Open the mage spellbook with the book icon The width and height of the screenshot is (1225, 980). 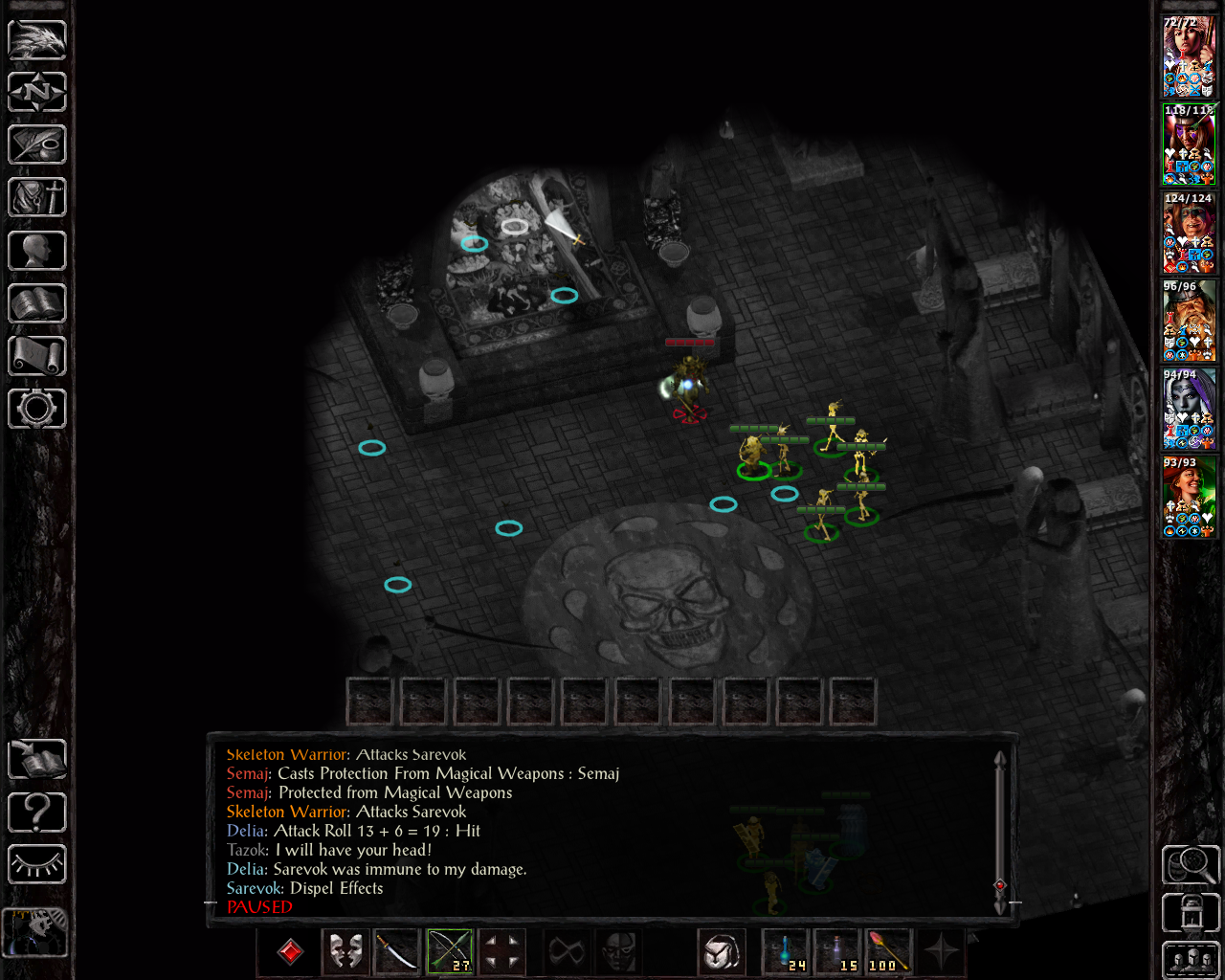point(37,303)
